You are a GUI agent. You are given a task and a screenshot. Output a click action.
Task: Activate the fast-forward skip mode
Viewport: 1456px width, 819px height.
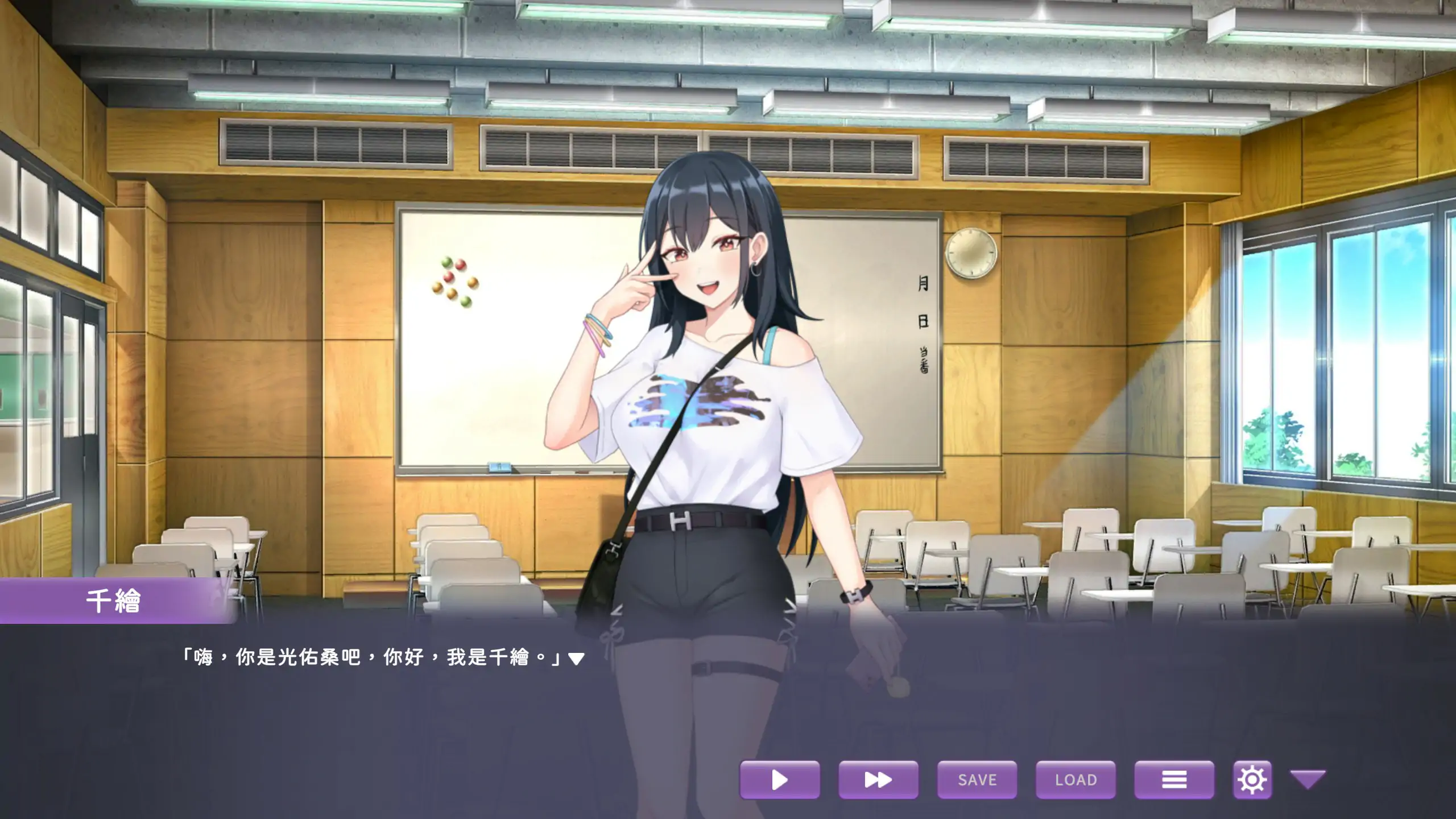point(878,780)
